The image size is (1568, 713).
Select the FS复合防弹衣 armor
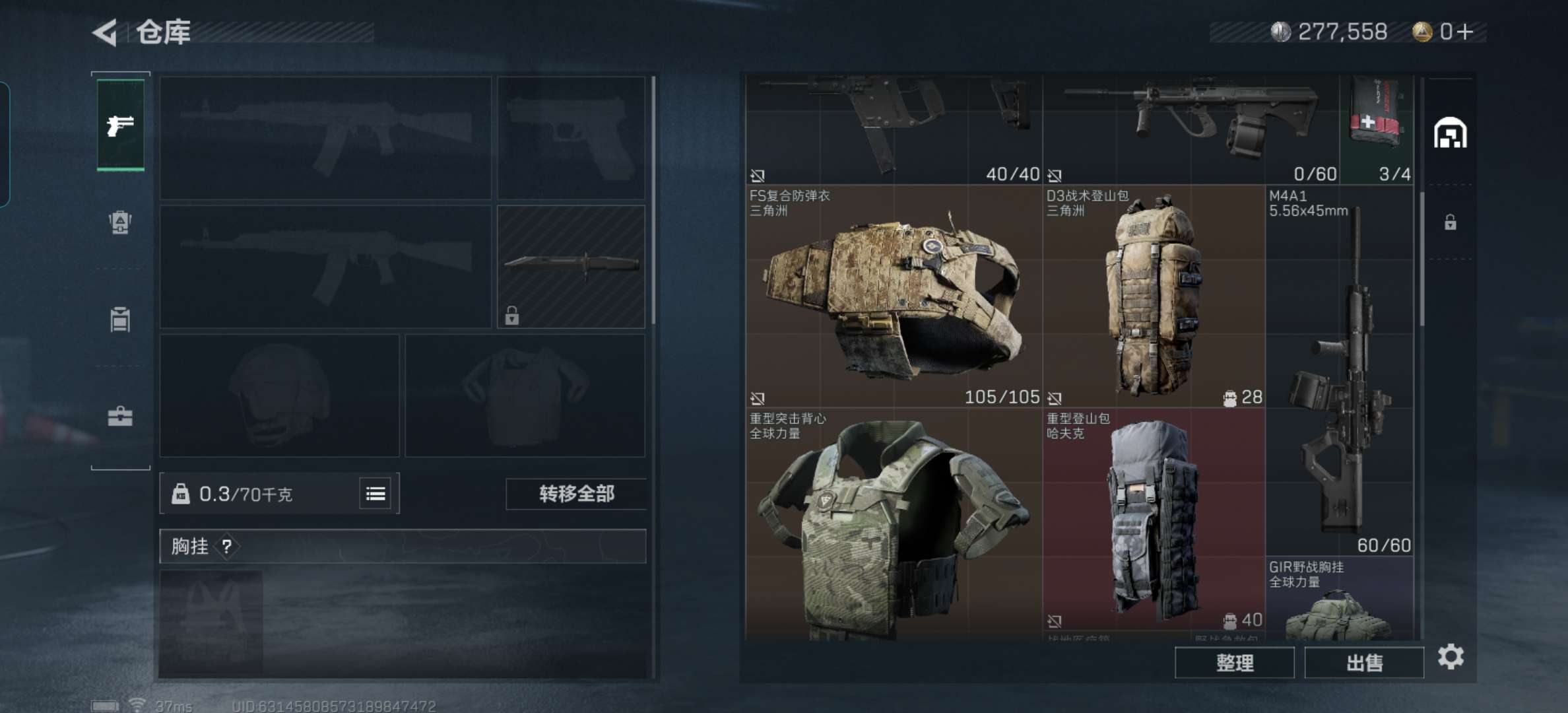point(894,296)
